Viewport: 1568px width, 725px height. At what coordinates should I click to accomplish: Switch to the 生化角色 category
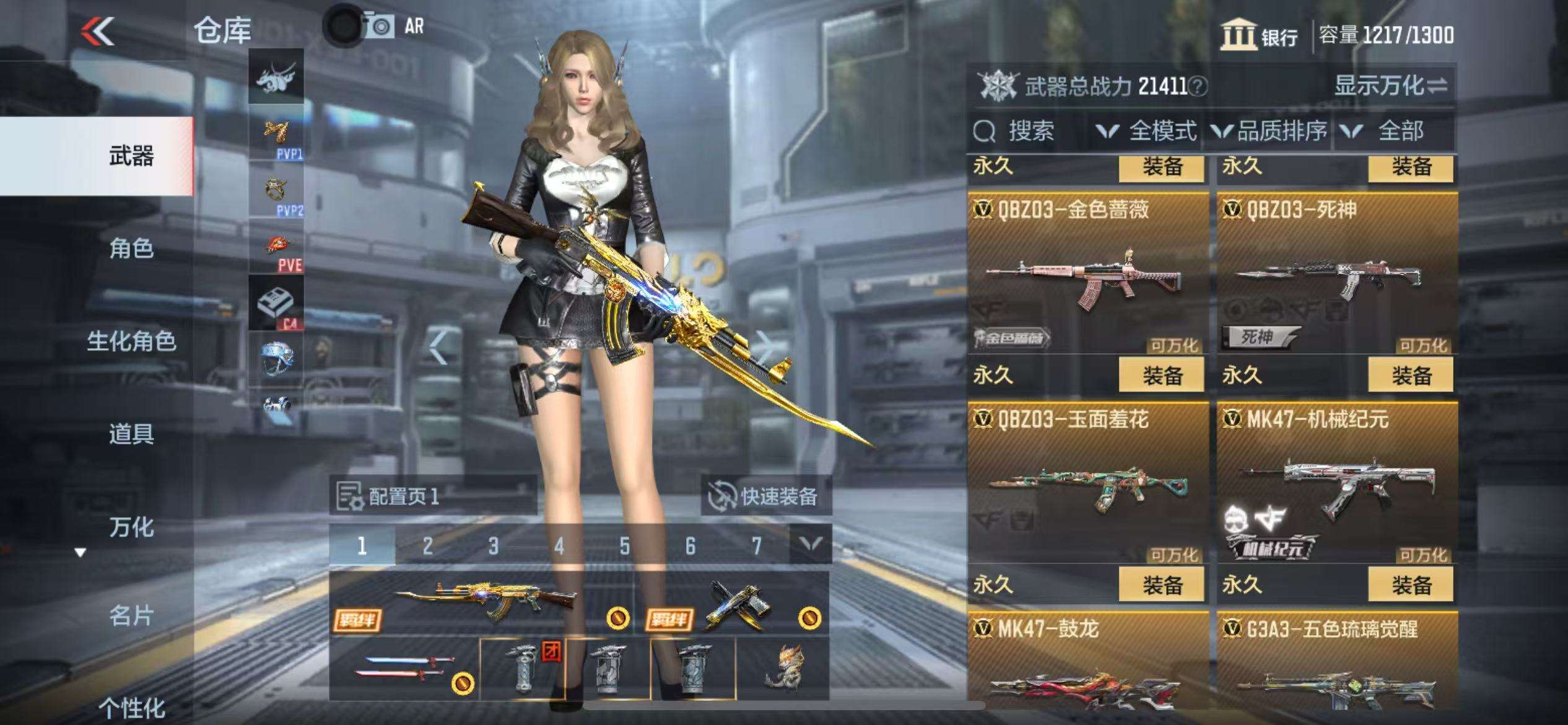coord(131,341)
